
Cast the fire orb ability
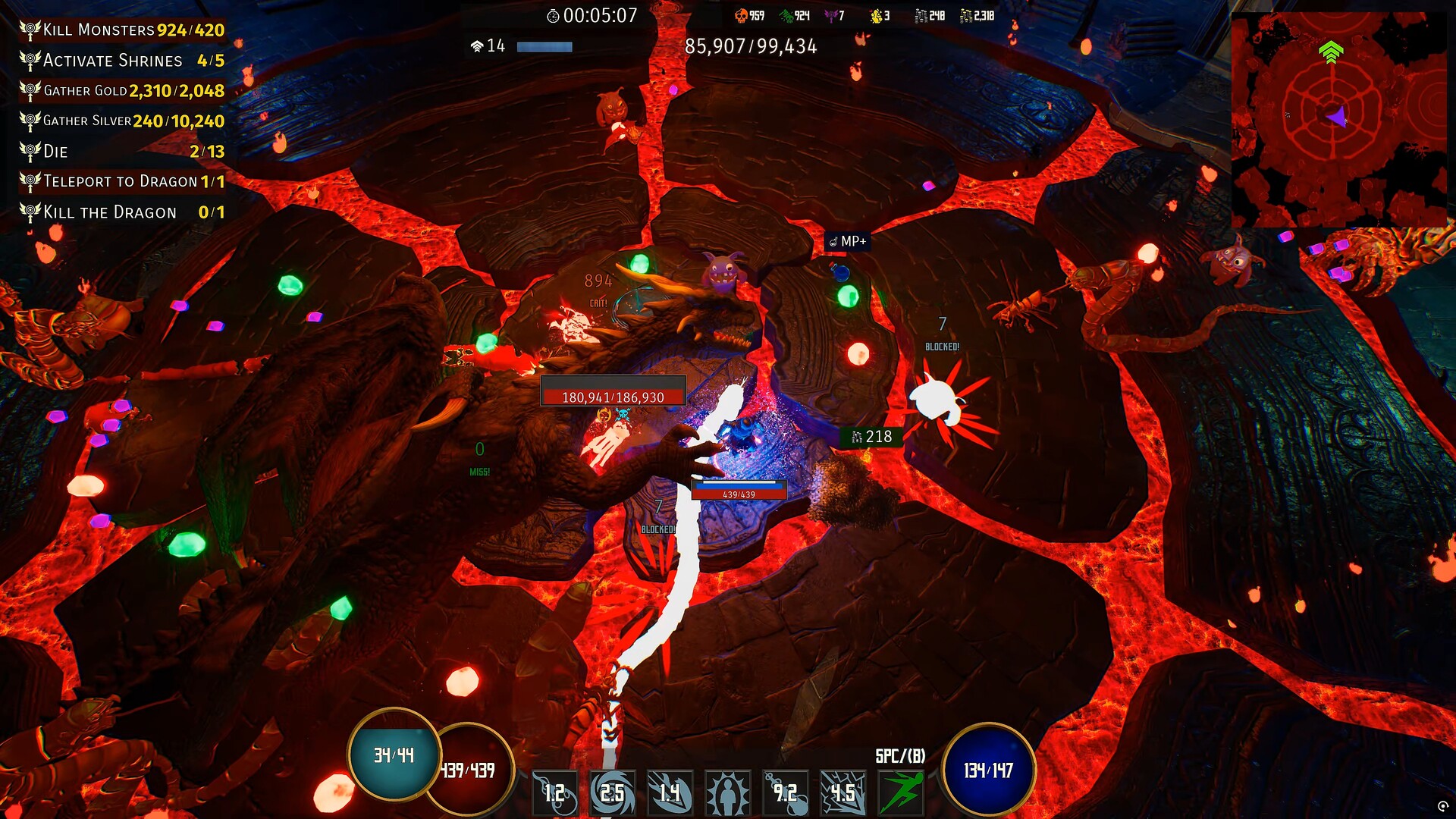[x=554, y=792]
